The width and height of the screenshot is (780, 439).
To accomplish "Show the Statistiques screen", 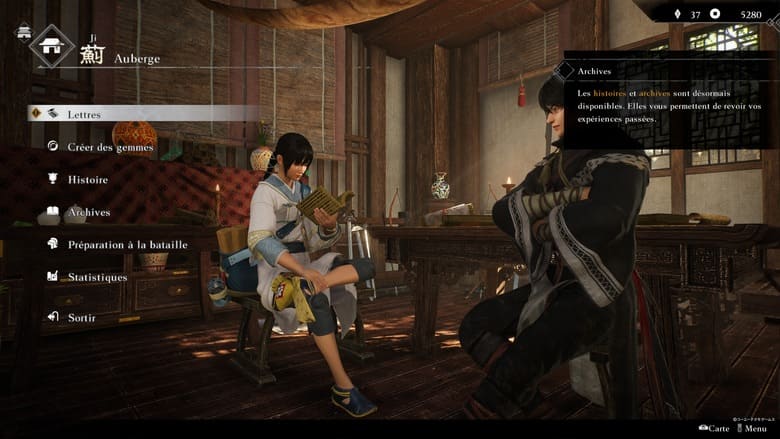I will click(97, 277).
